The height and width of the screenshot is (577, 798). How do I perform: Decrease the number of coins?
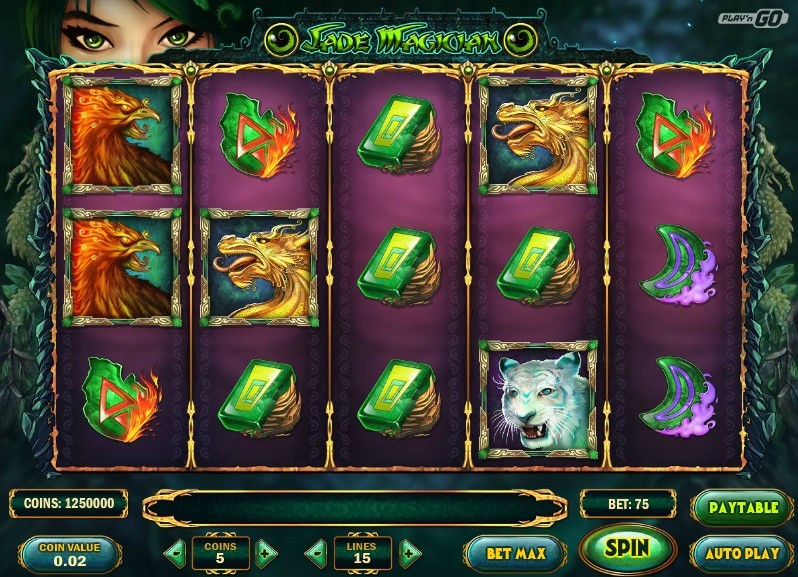(x=174, y=551)
